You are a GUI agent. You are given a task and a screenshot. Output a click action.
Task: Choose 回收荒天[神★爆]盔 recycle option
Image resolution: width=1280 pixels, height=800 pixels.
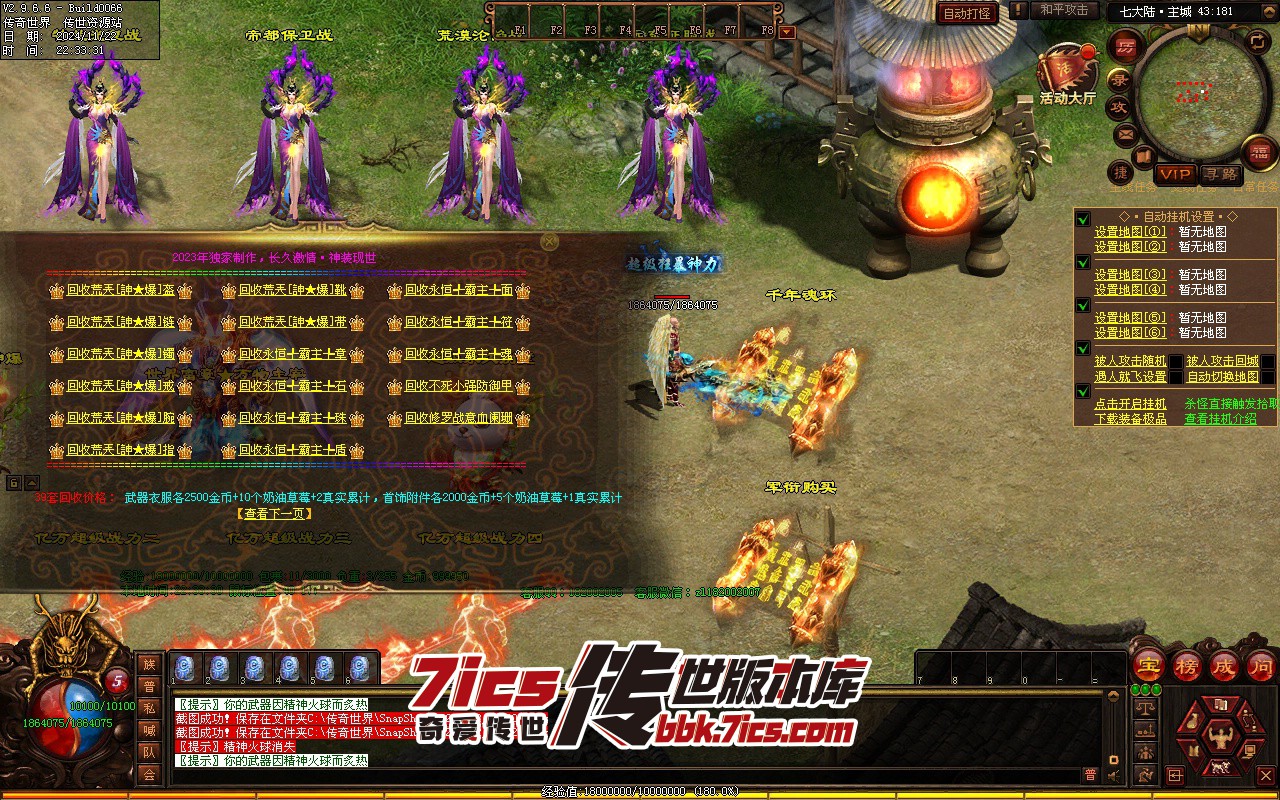[120, 291]
